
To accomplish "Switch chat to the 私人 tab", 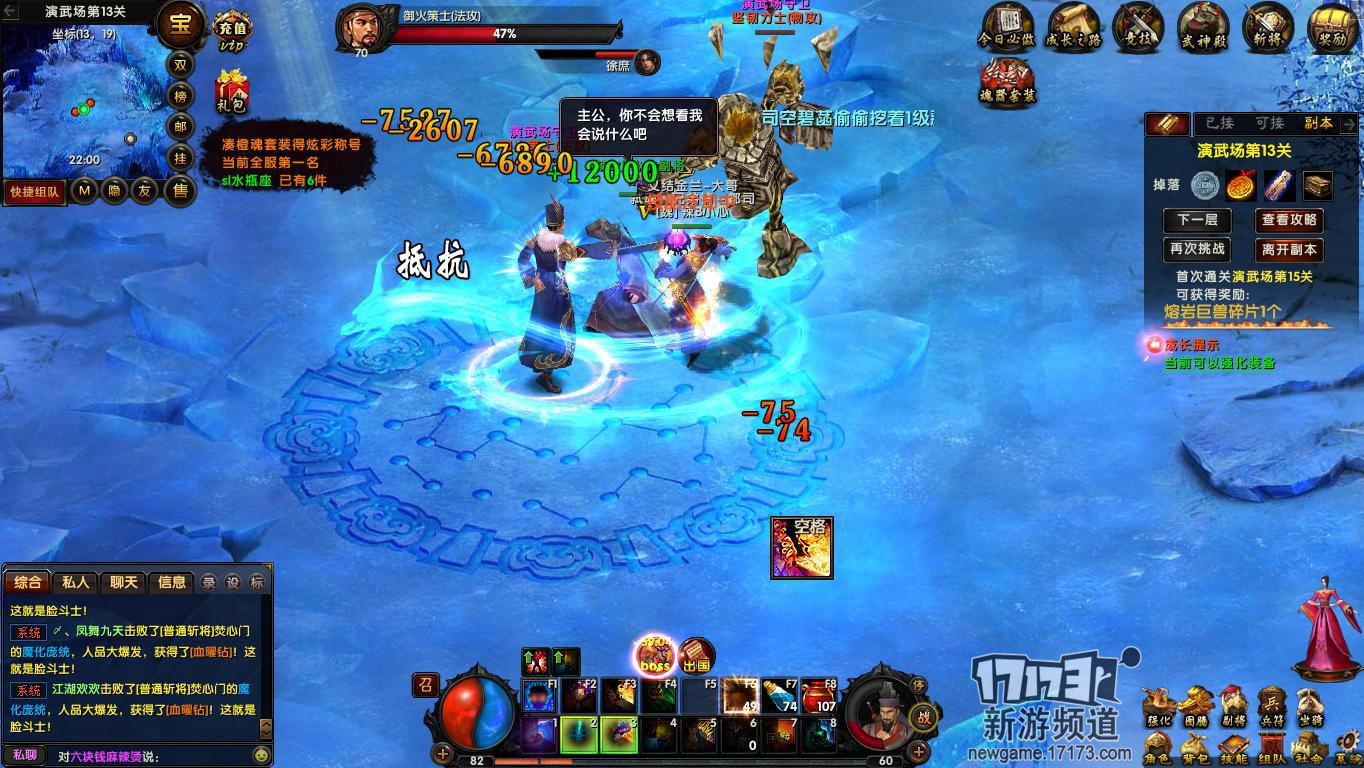I will (76, 582).
